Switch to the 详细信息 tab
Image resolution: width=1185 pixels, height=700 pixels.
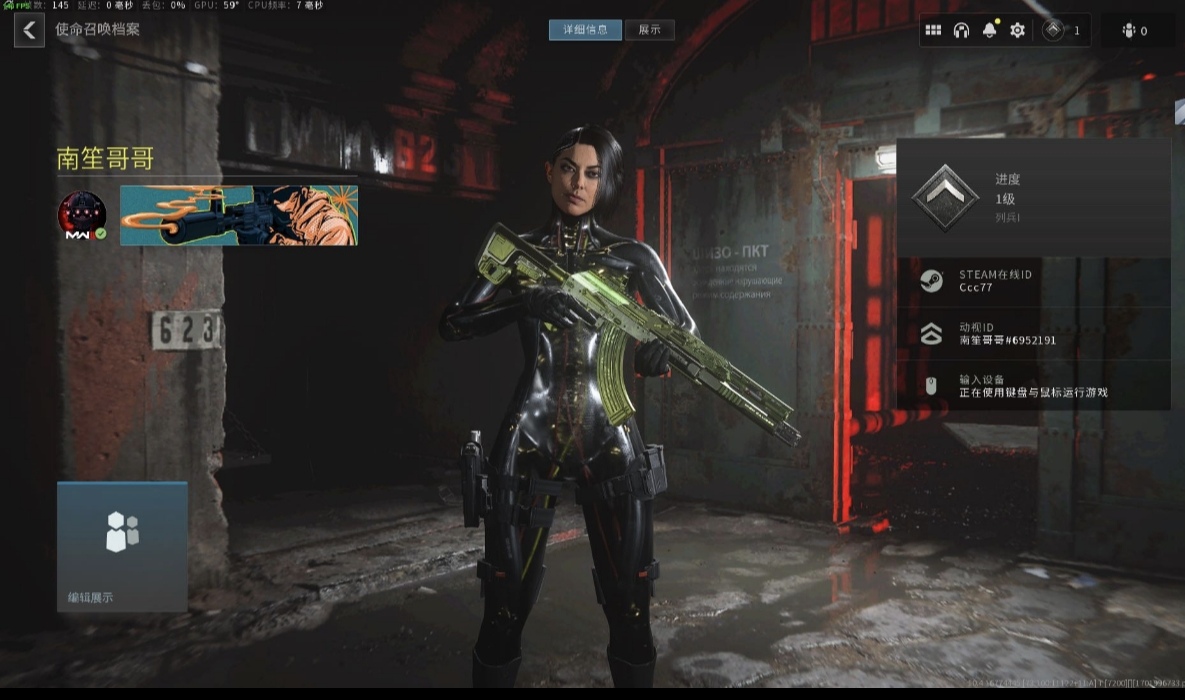(x=585, y=30)
